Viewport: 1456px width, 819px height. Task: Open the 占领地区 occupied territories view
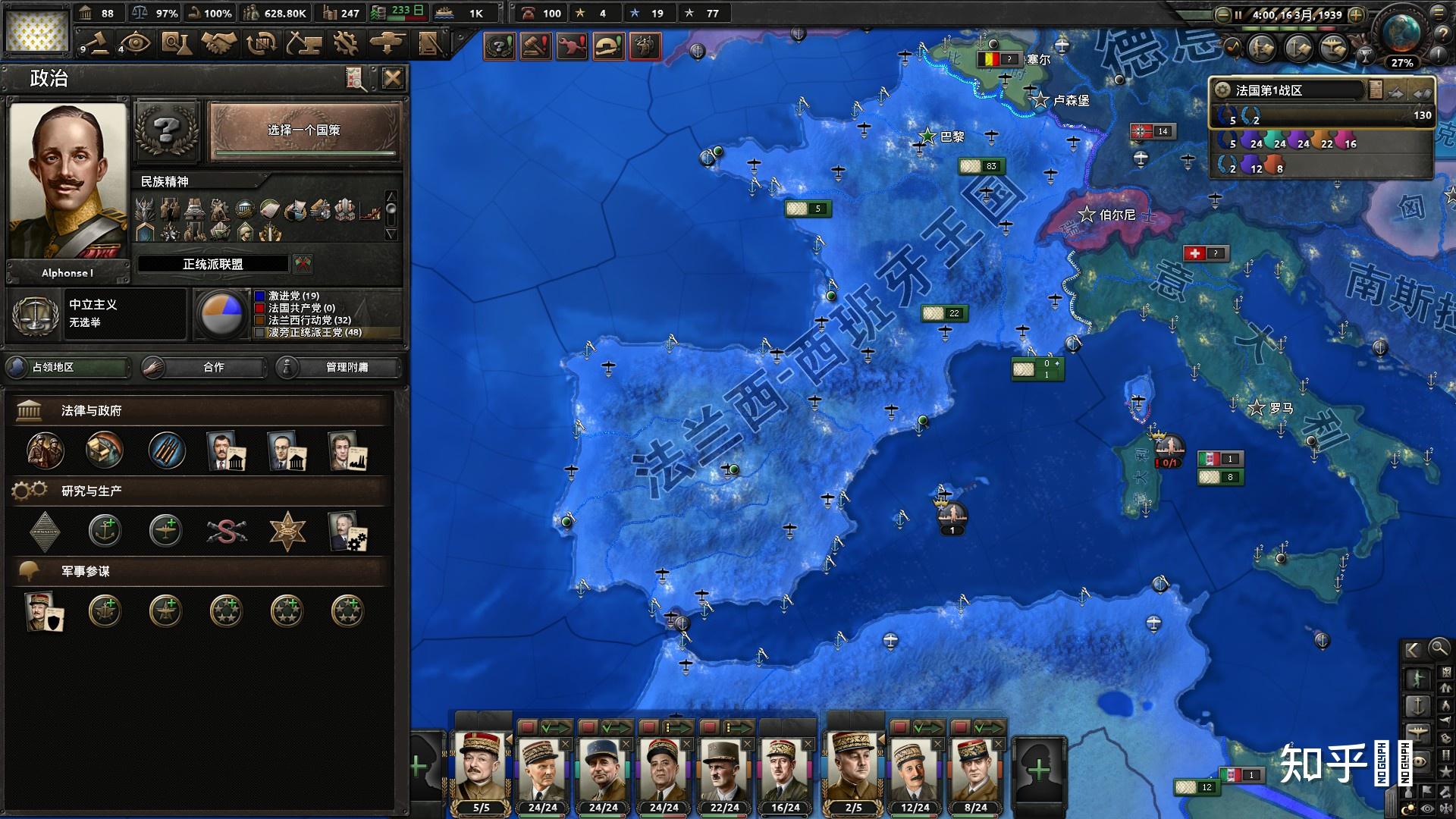pyautogui.click(x=67, y=367)
